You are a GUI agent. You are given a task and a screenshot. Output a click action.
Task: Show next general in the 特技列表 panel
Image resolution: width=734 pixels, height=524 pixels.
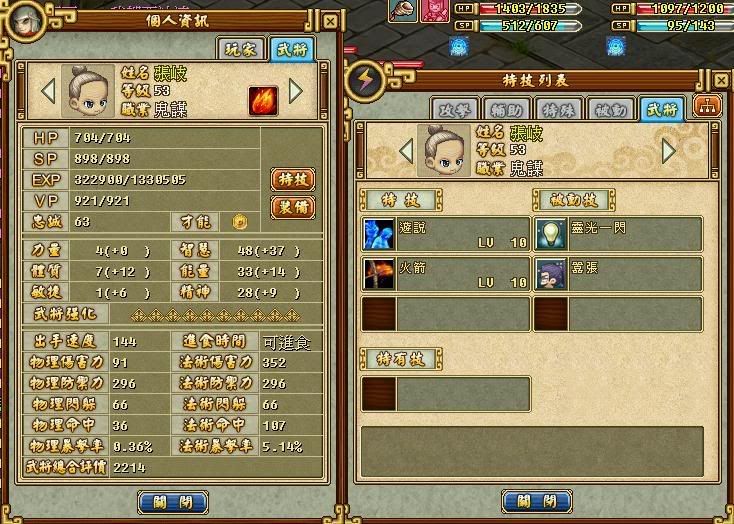tap(669, 151)
